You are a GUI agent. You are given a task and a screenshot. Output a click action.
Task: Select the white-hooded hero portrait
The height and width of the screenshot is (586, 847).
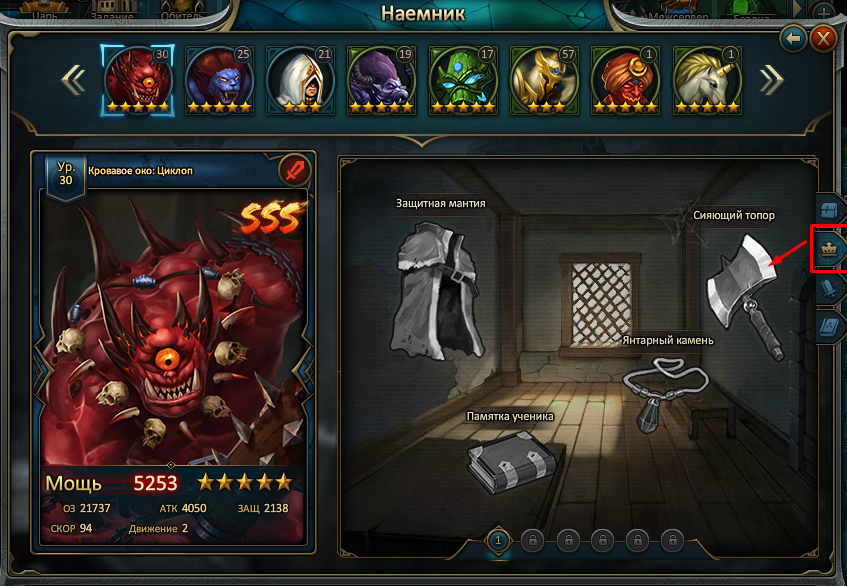[300, 78]
